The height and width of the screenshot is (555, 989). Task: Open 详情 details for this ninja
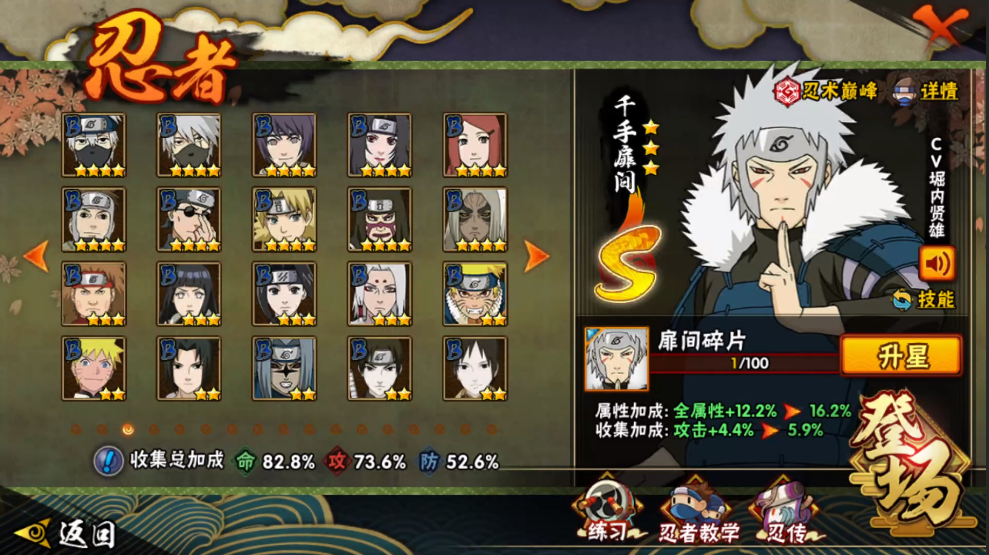(926, 90)
